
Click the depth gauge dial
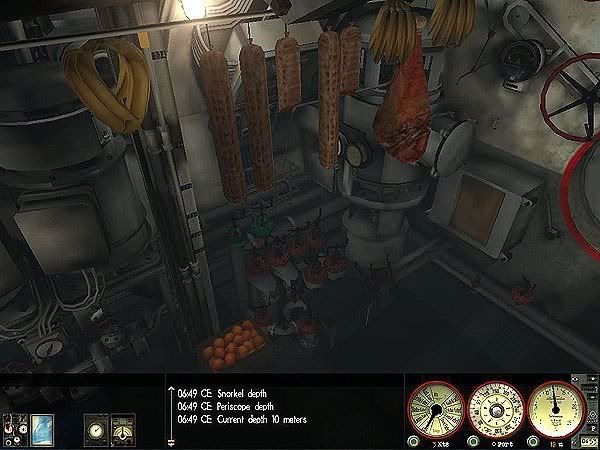coord(556,409)
